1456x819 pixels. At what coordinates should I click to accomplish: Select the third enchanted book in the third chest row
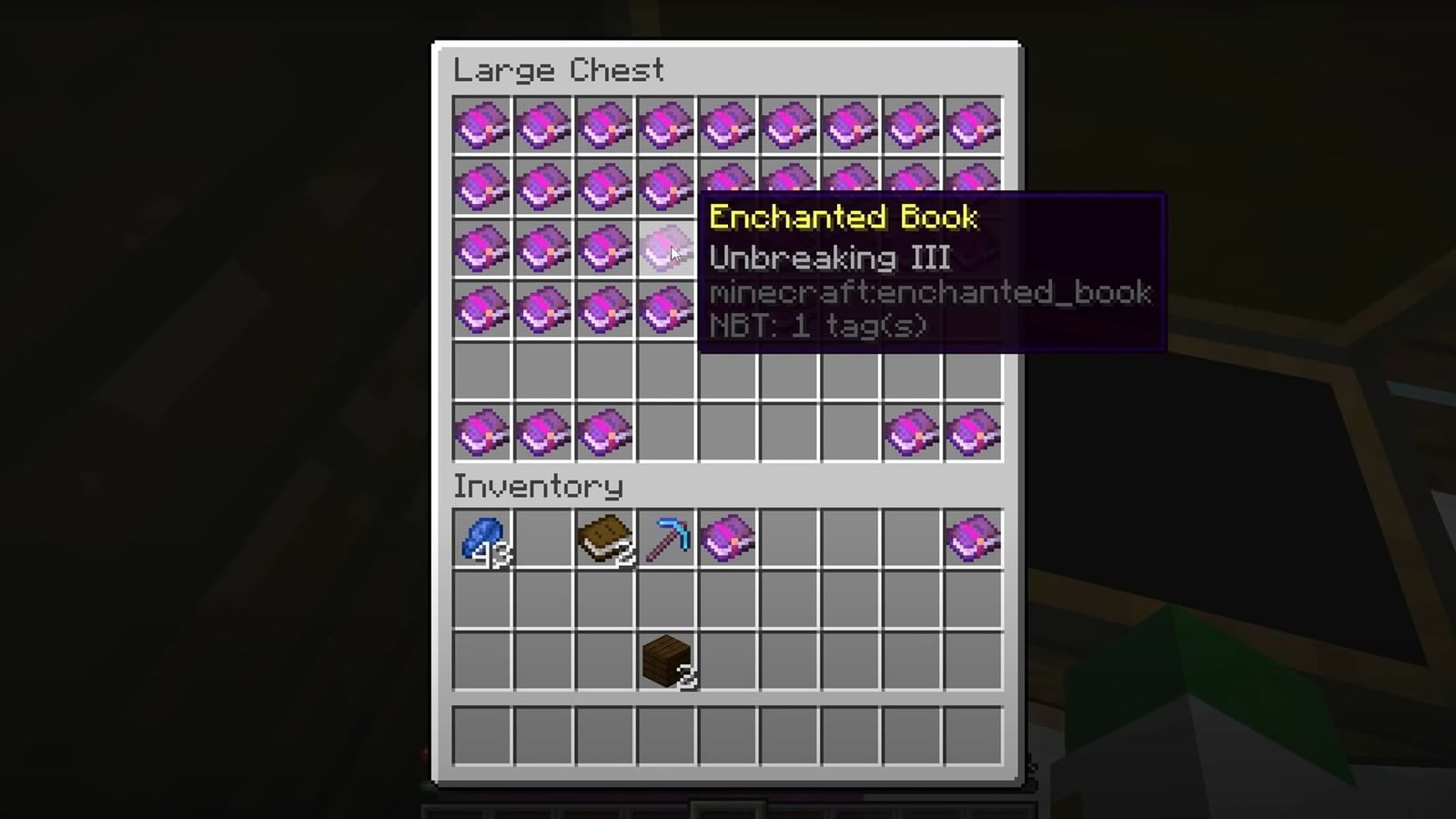click(x=604, y=248)
